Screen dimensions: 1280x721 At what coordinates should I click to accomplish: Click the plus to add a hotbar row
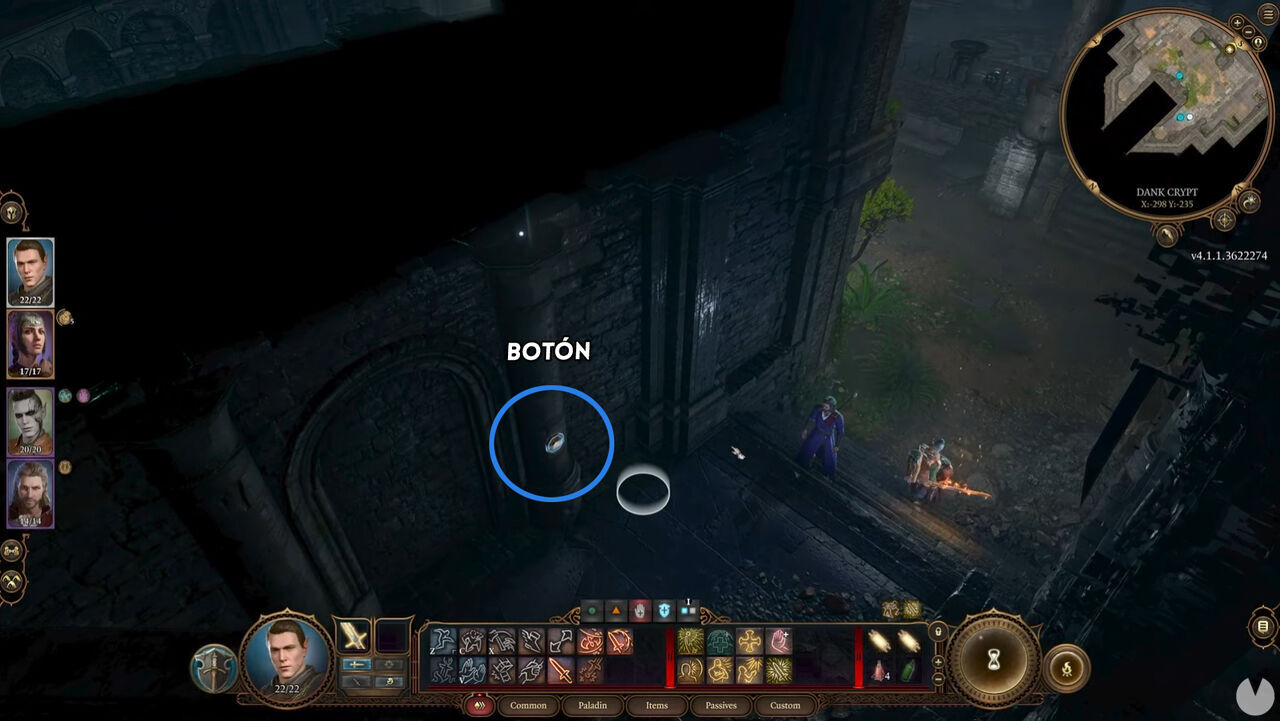pyautogui.click(x=938, y=662)
